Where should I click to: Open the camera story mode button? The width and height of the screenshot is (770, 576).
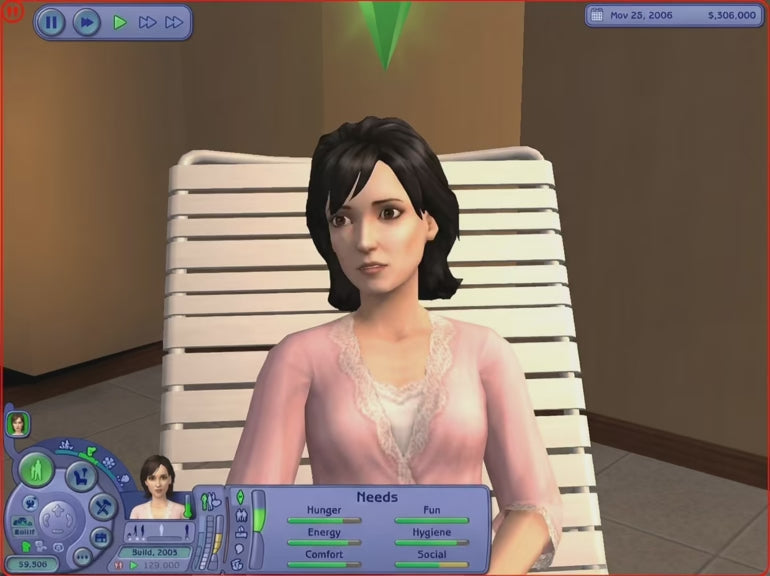pyautogui.click(x=100, y=537)
